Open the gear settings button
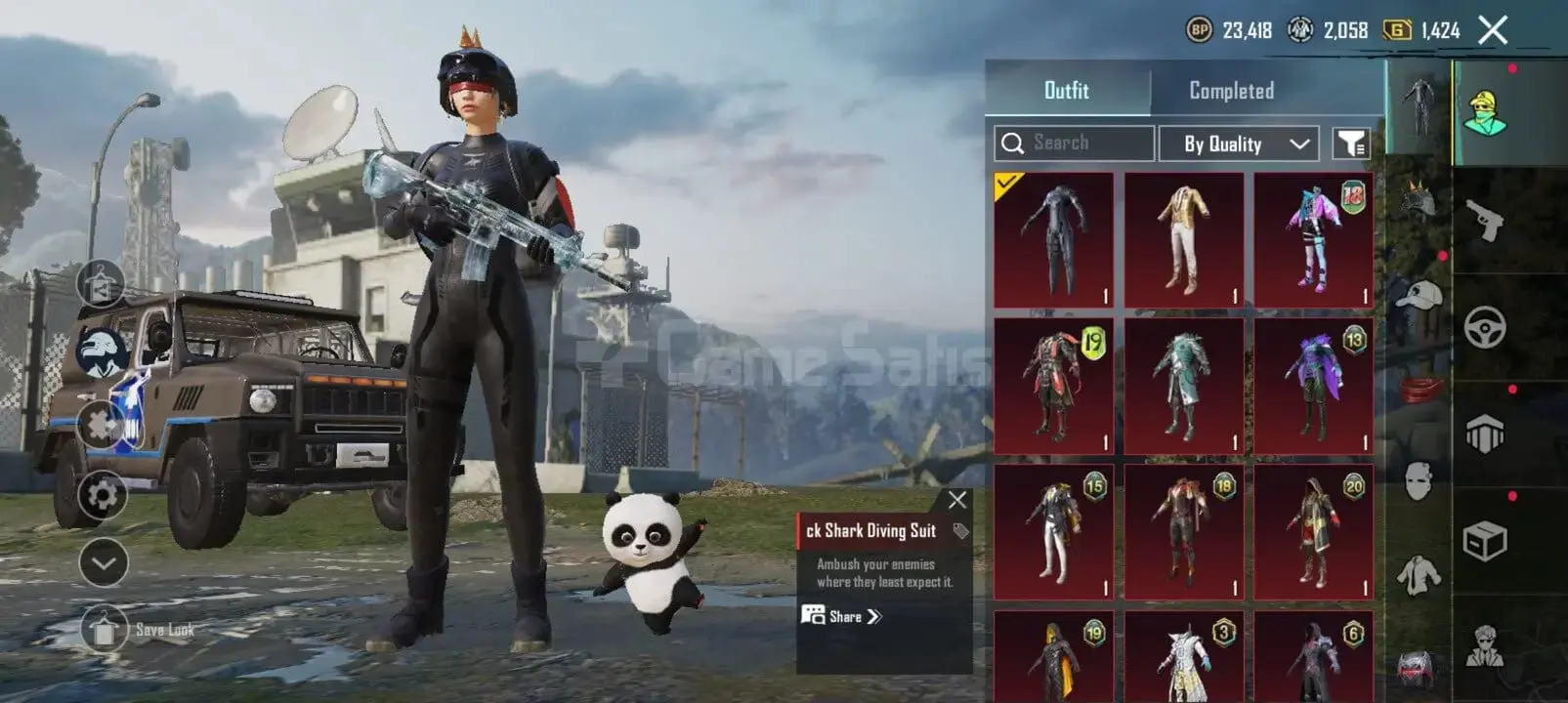This screenshot has width=1568, height=703. tap(103, 495)
